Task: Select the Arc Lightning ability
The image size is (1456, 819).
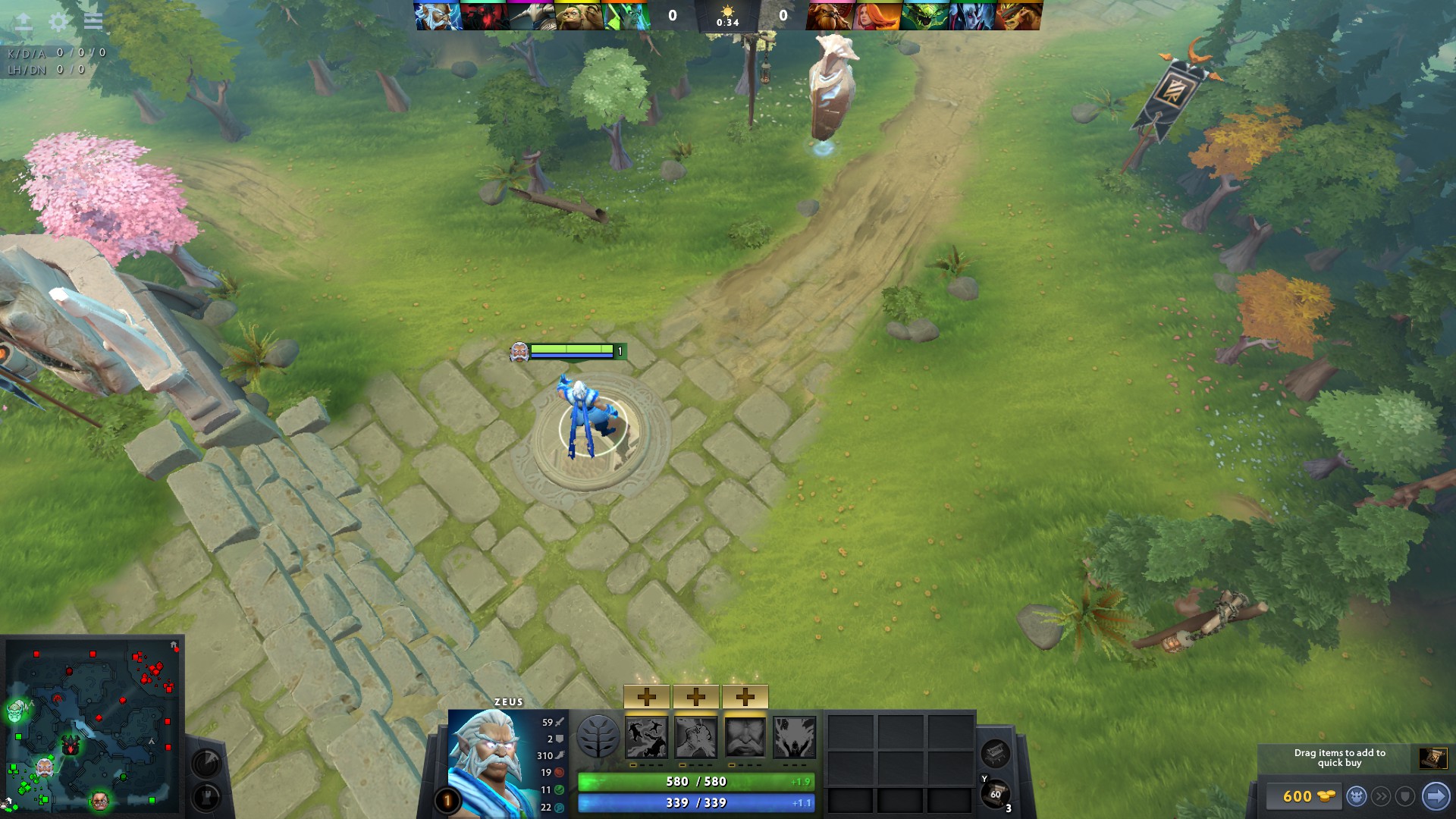Action: [647, 737]
